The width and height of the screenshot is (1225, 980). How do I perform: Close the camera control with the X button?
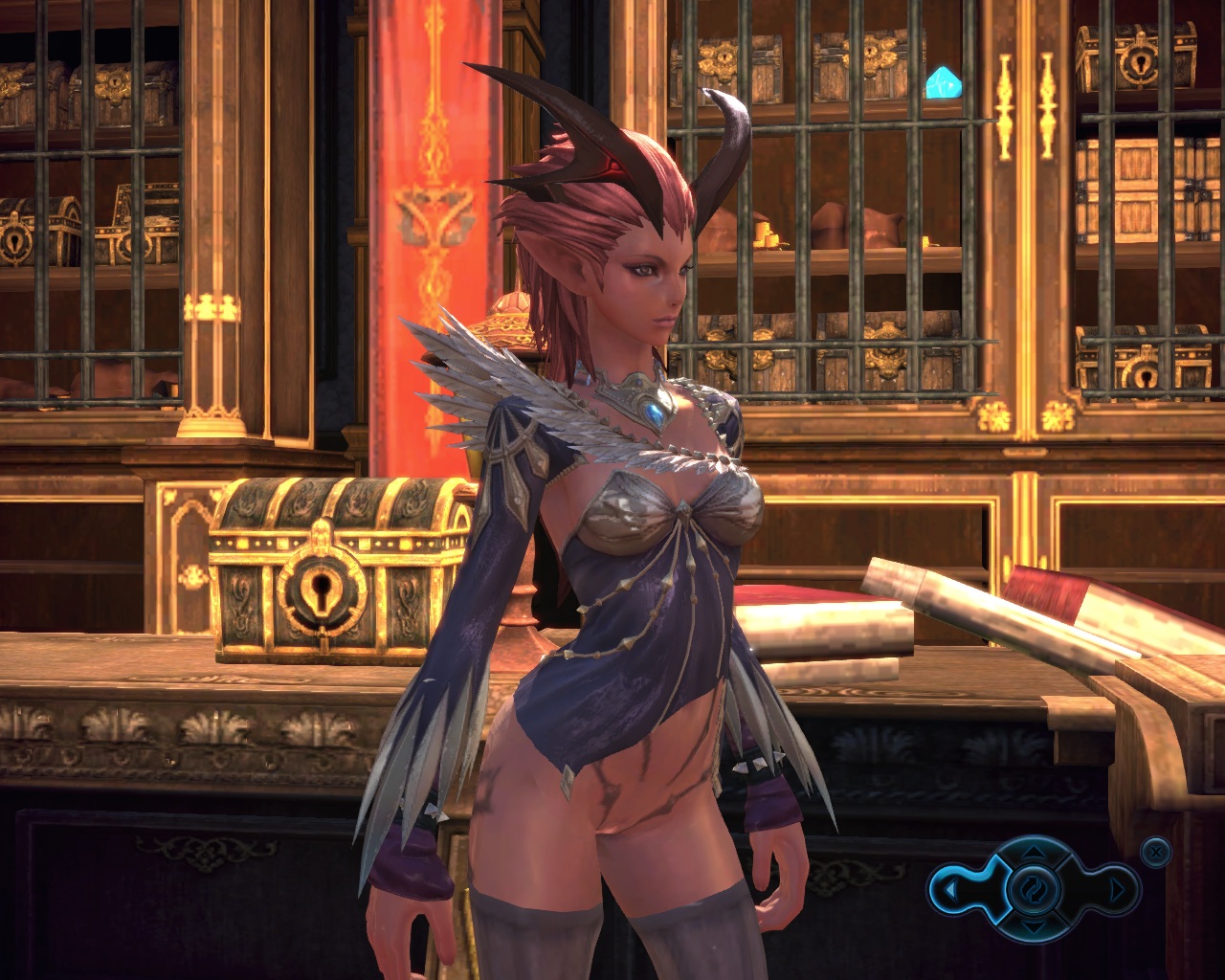(x=1156, y=851)
